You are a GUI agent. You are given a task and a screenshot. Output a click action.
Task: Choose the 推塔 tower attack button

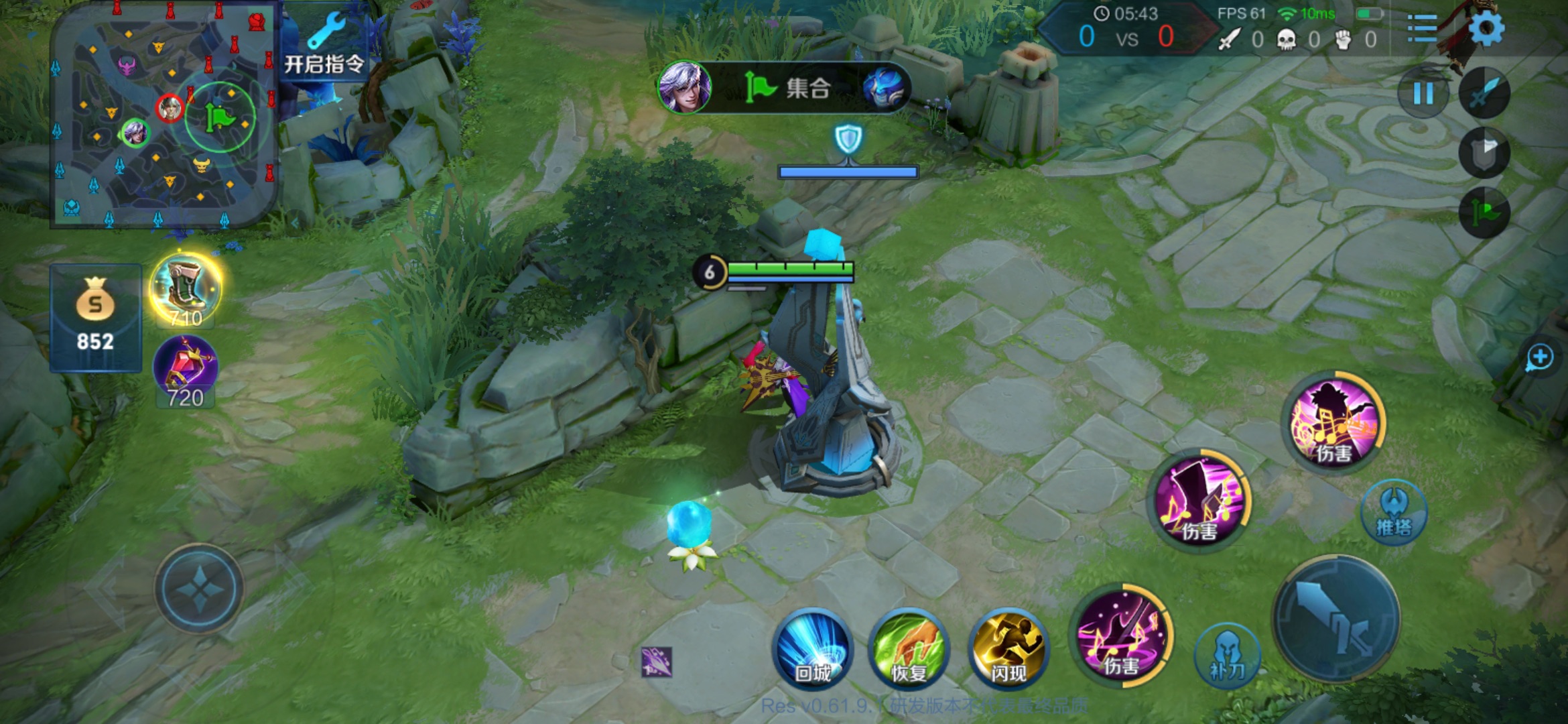[x=1394, y=512]
